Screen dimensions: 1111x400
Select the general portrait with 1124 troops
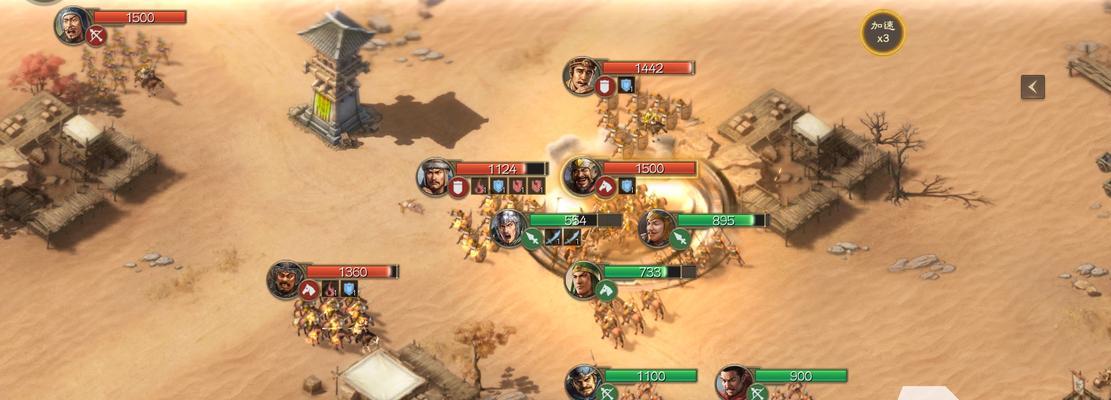click(x=436, y=176)
